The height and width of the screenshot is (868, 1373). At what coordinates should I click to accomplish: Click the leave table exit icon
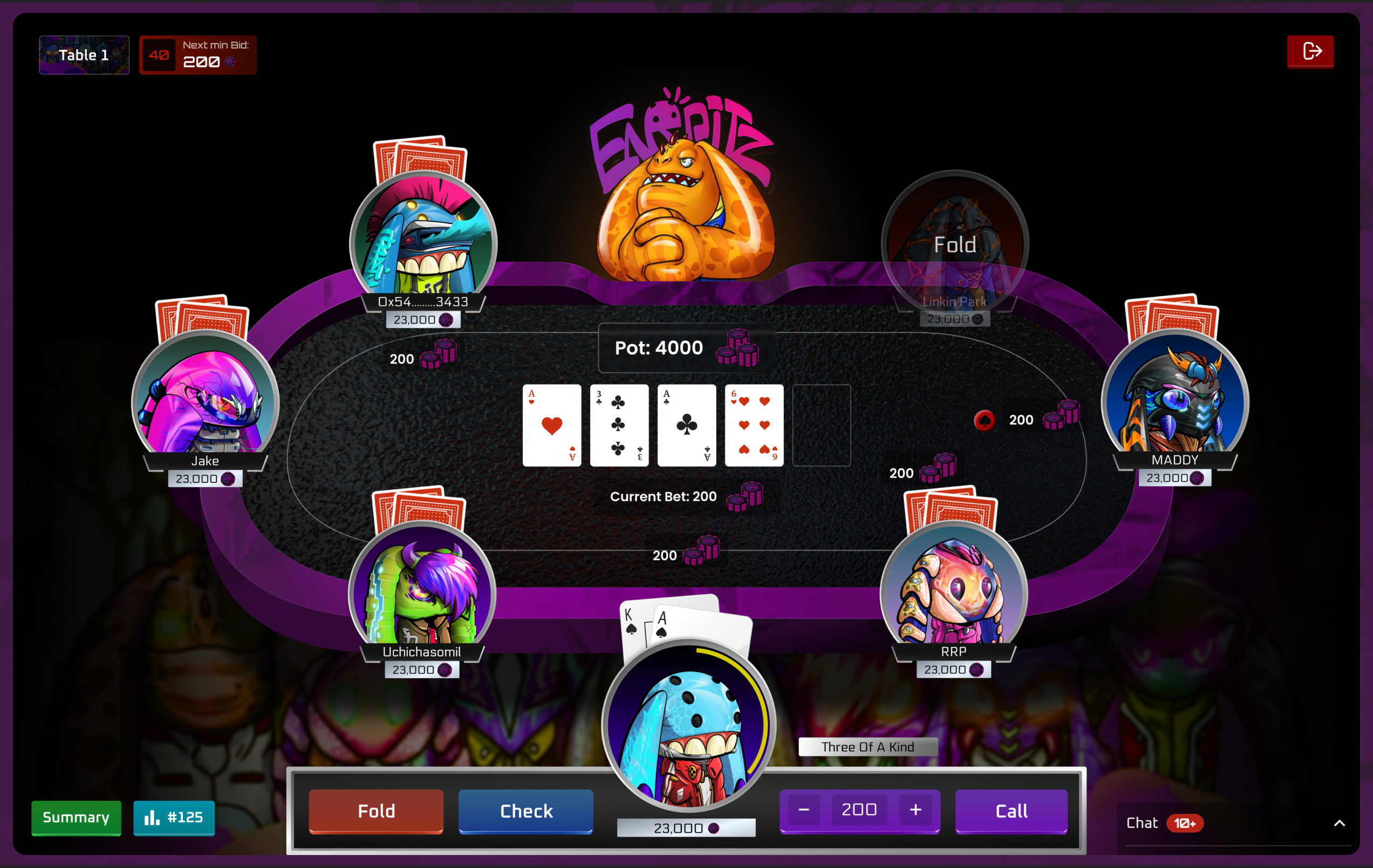[1310, 51]
